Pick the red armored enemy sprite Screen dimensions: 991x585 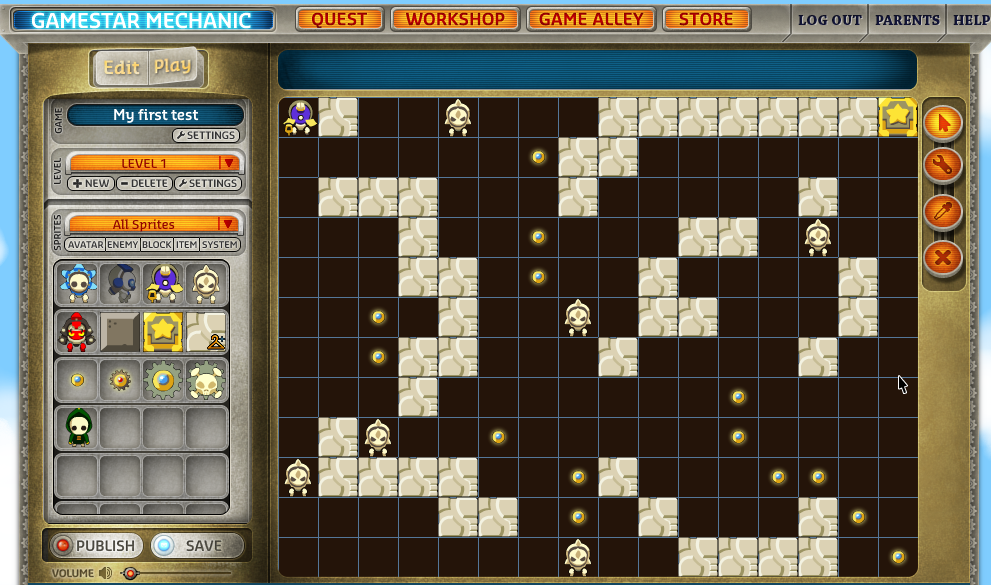click(x=77, y=331)
